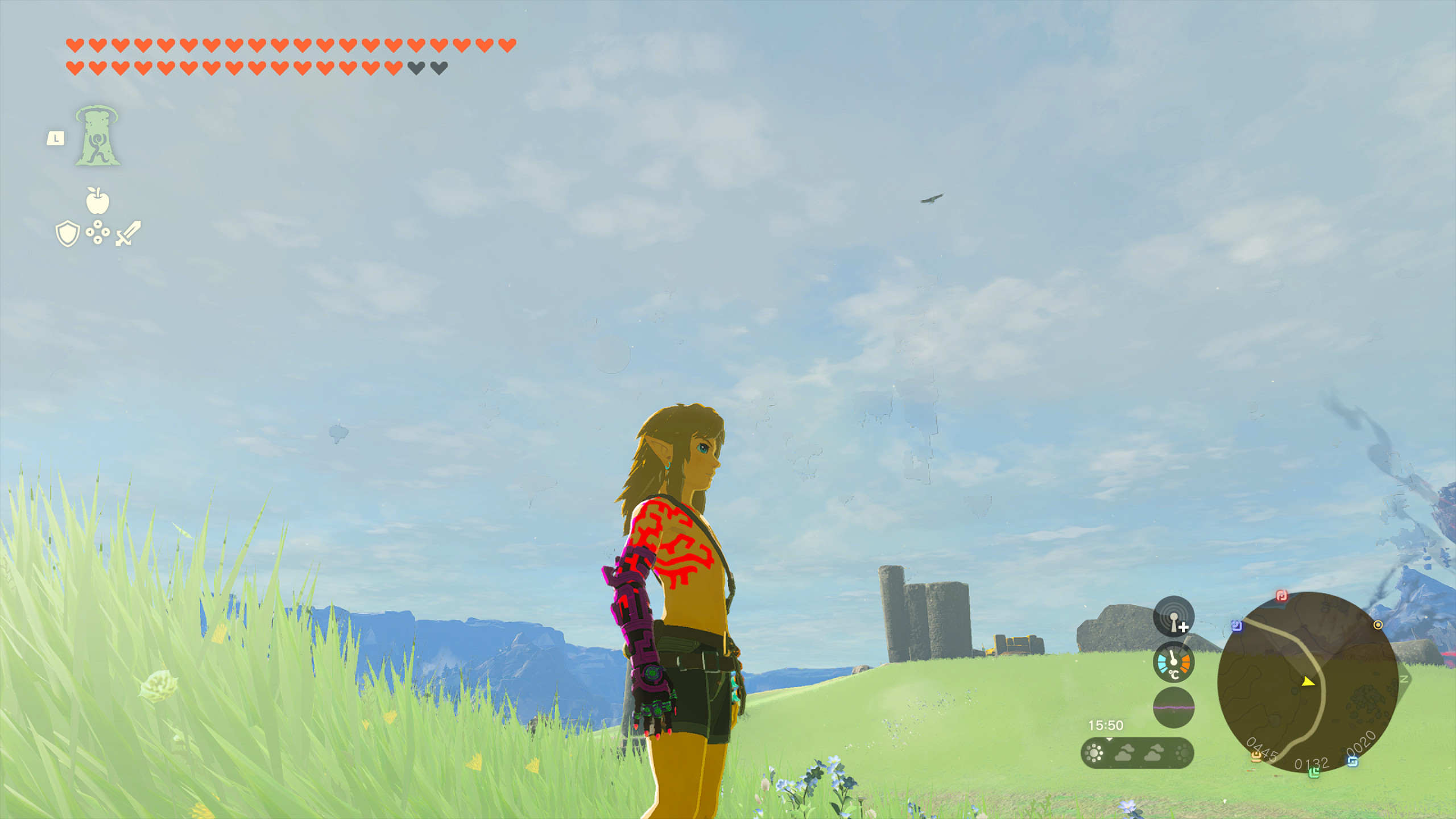Click the d-pad quick-swap icon
Viewport: 1456px width, 819px height.
tap(97, 232)
